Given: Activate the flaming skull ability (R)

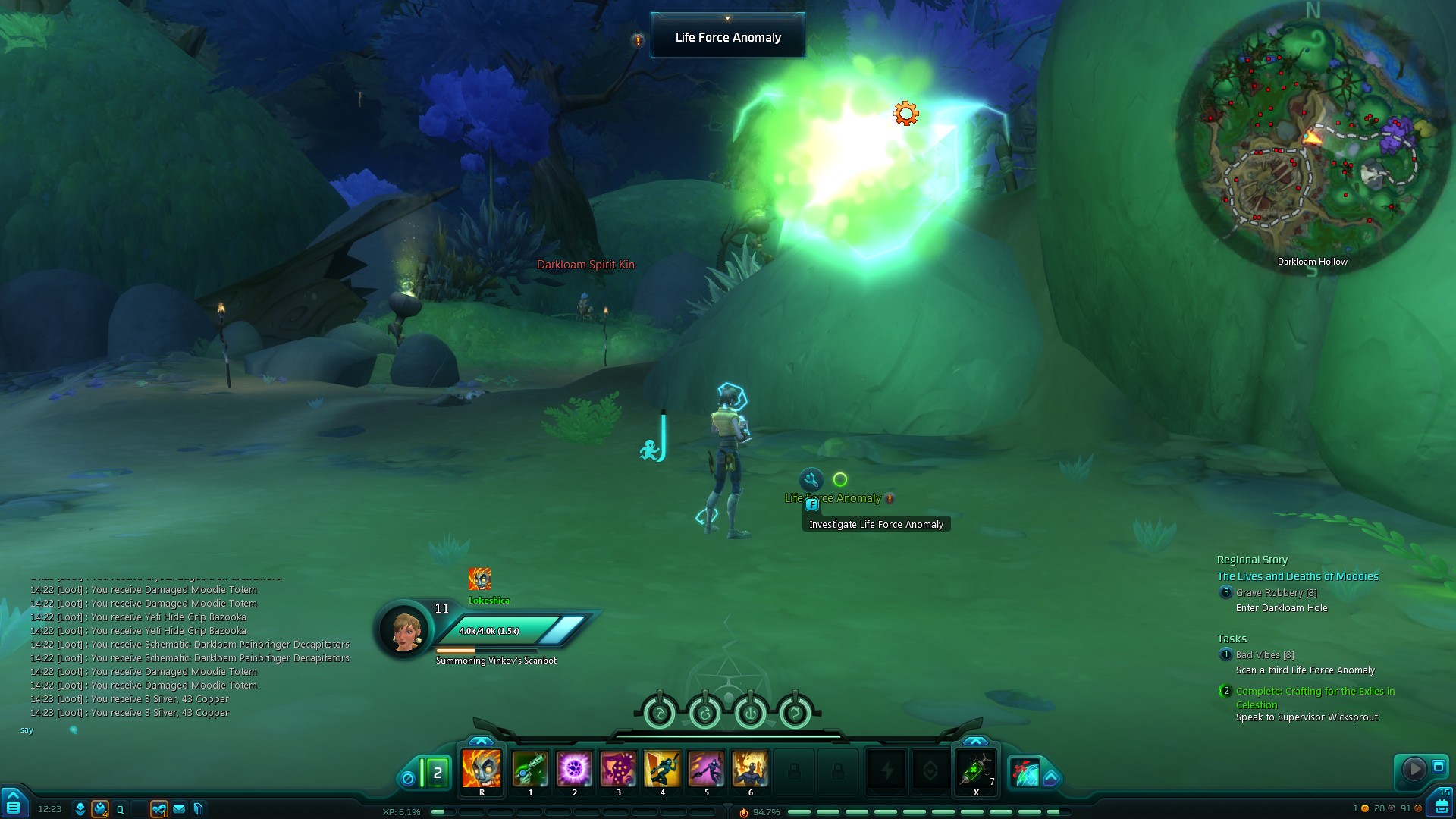Looking at the screenshot, I should 482,769.
